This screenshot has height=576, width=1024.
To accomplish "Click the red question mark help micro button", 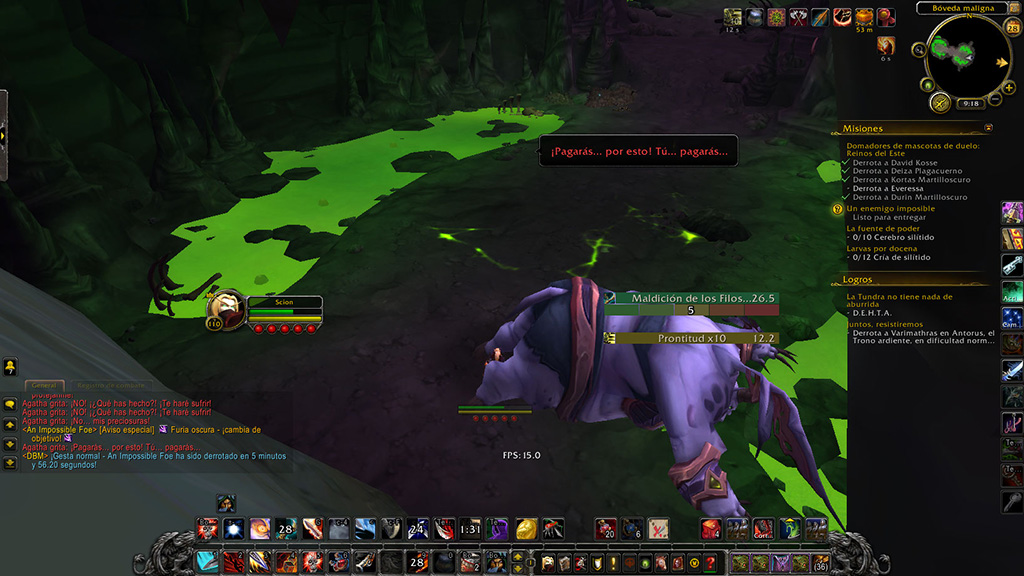I will [x=709, y=564].
